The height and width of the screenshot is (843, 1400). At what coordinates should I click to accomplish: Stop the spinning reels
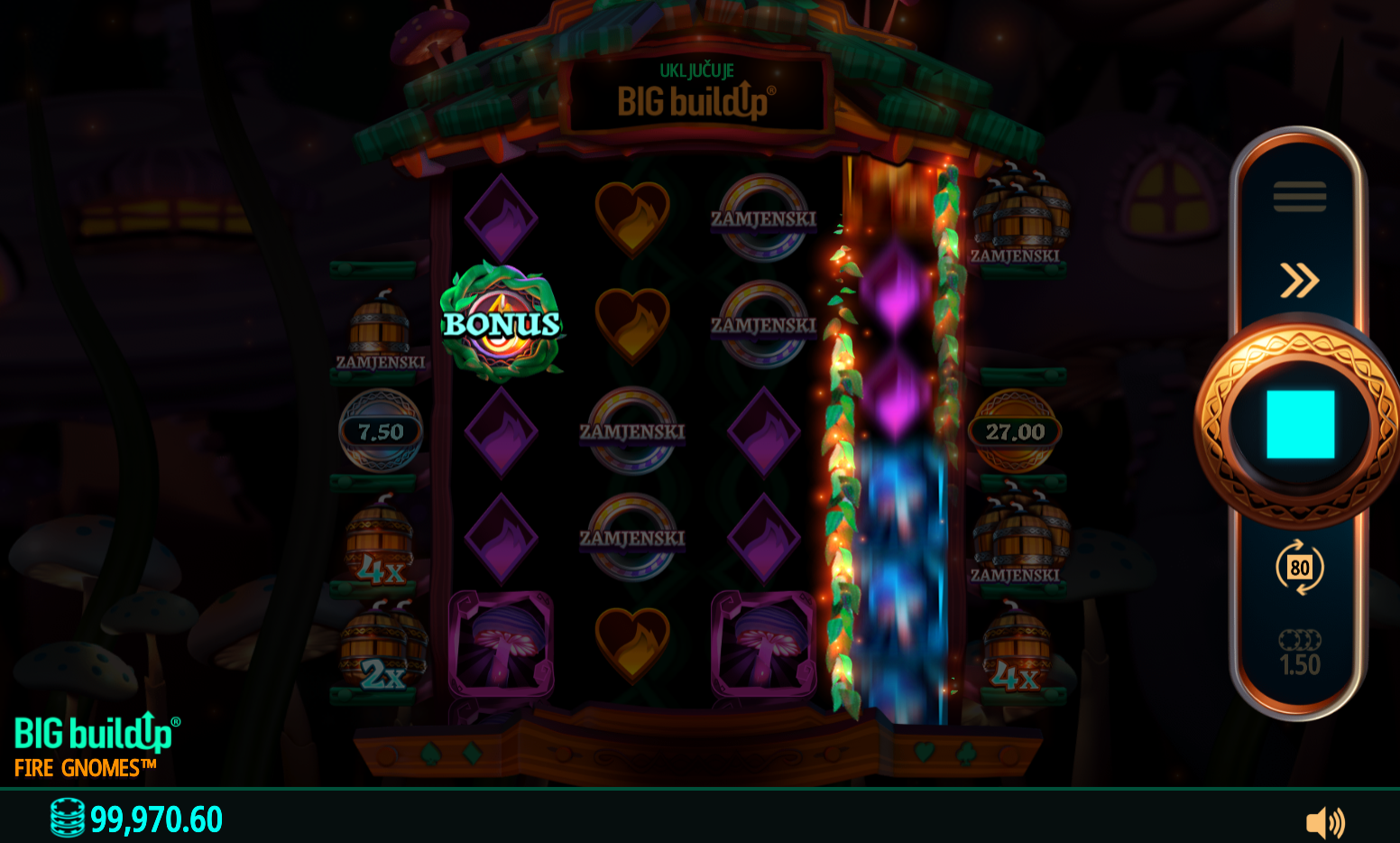[1300, 424]
